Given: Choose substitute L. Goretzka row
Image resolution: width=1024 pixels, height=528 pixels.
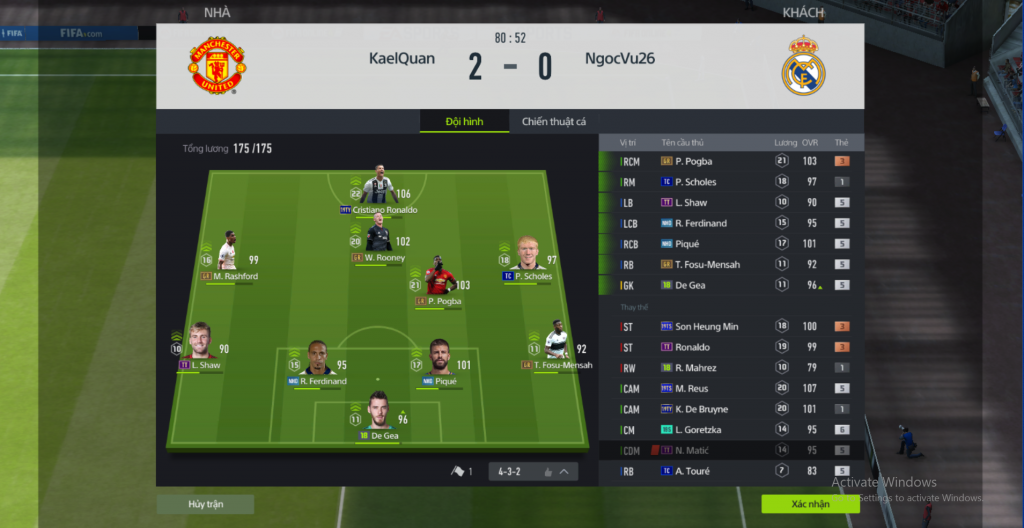Looking at the screenshot, I should [730, 430].
